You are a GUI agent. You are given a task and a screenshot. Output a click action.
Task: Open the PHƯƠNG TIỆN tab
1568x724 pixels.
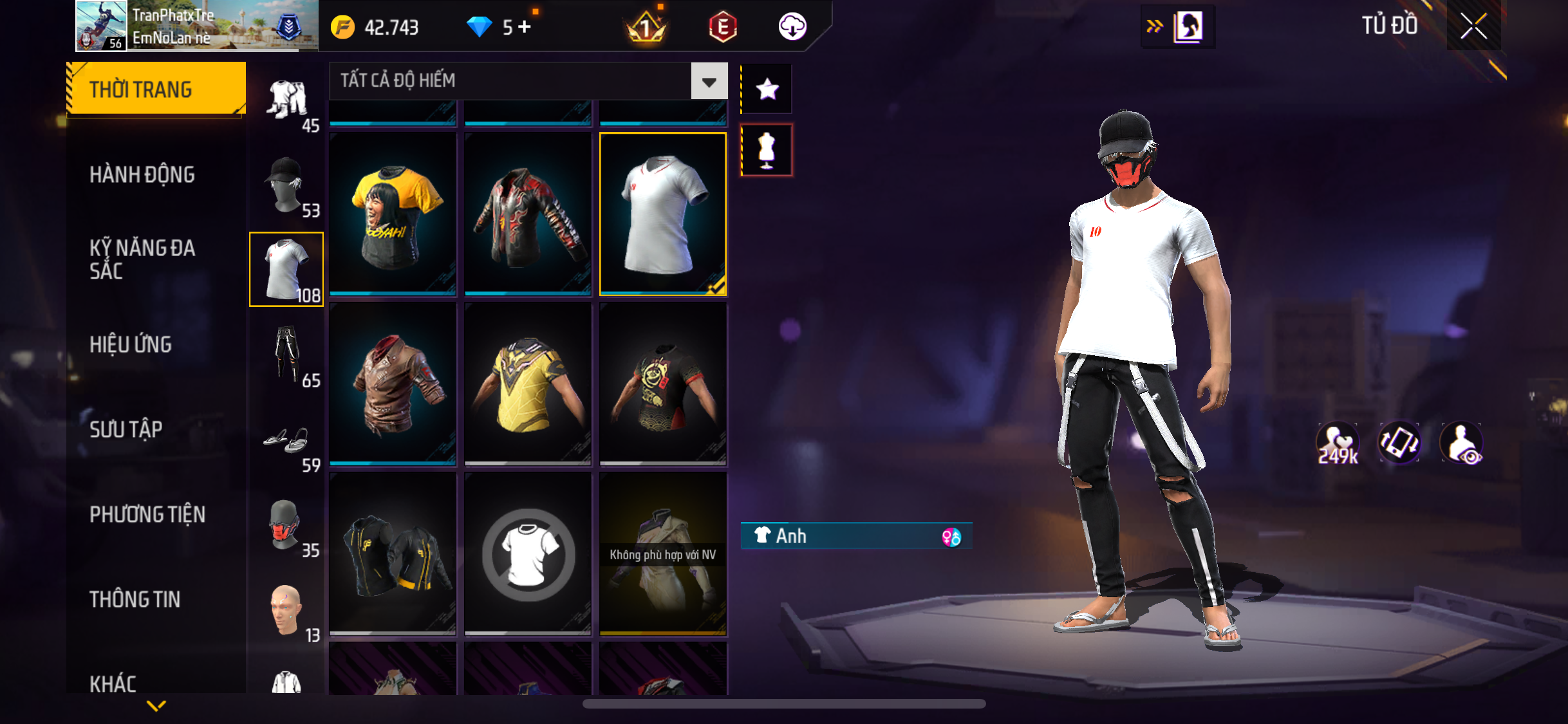tap(147, 514)
